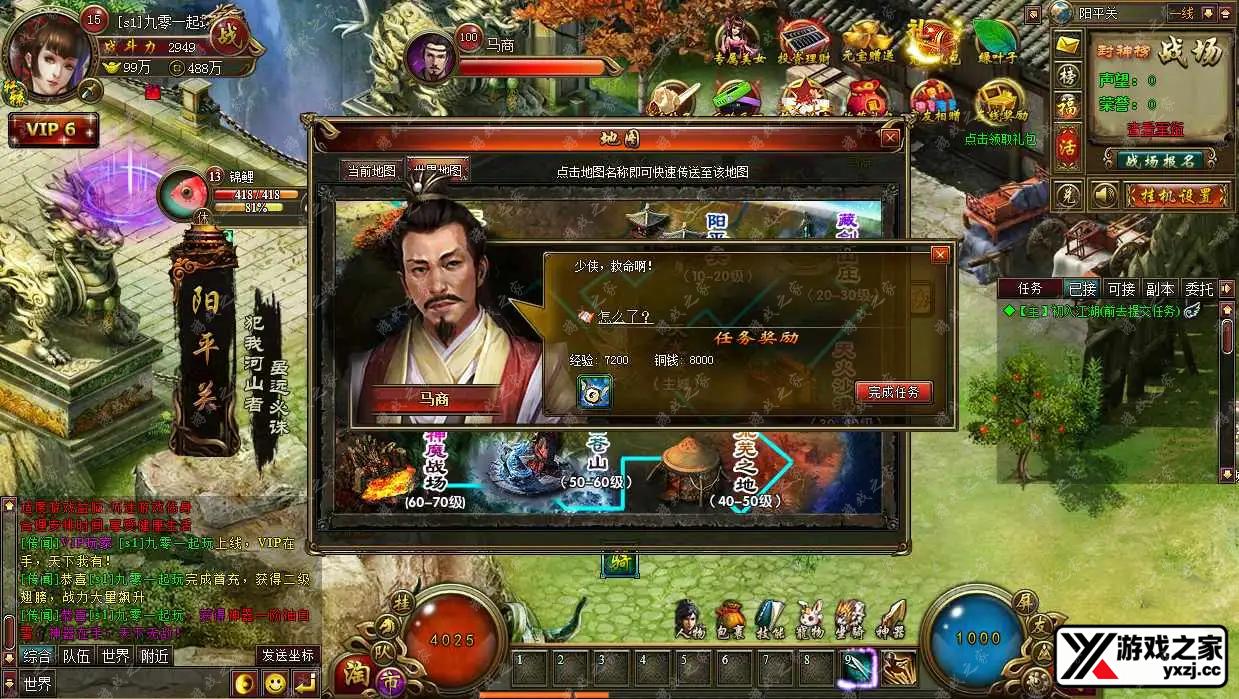The height and width of the screenshot is (699, 1239).
Task: Close the NPC dialogue window
Action: [939, 255]
